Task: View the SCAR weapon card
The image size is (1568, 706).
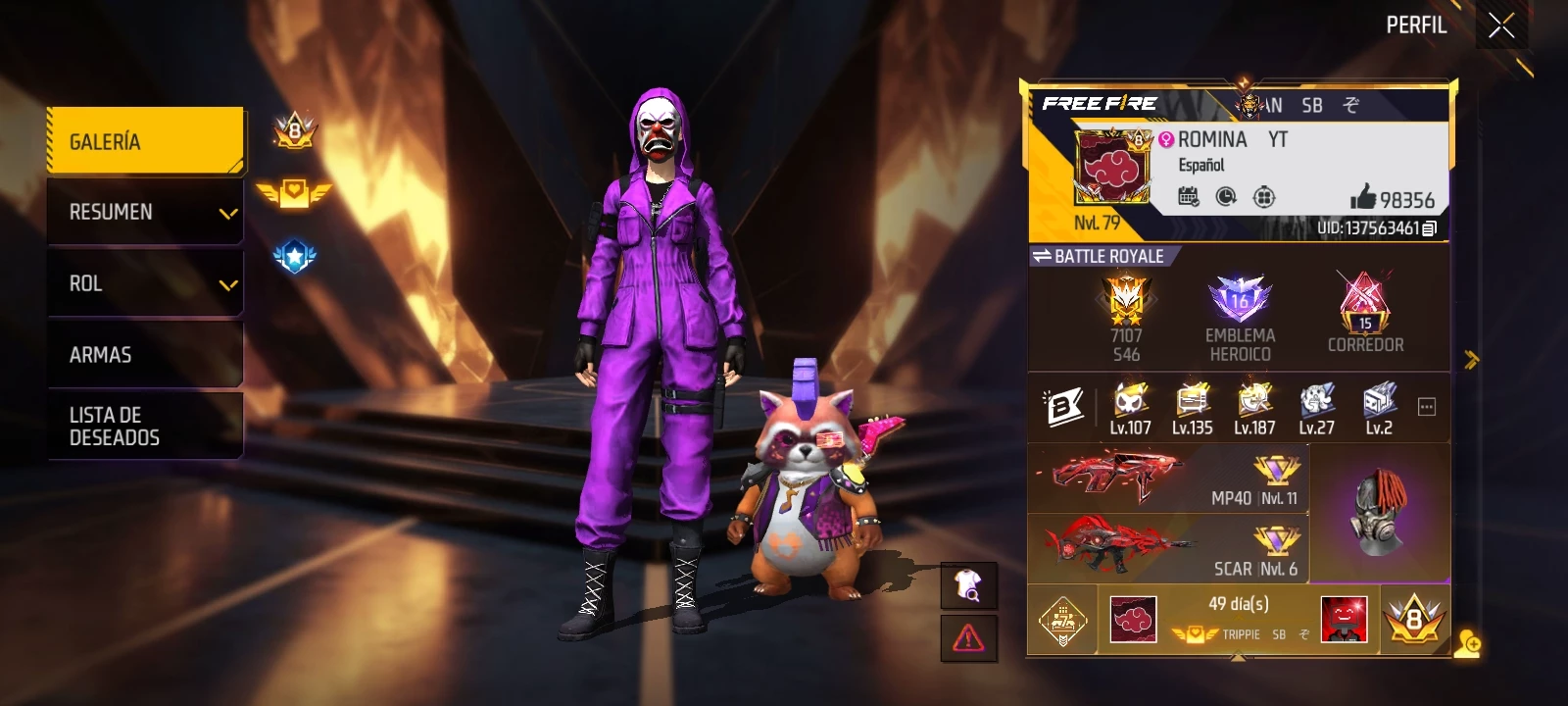Action: [1168, 549]
